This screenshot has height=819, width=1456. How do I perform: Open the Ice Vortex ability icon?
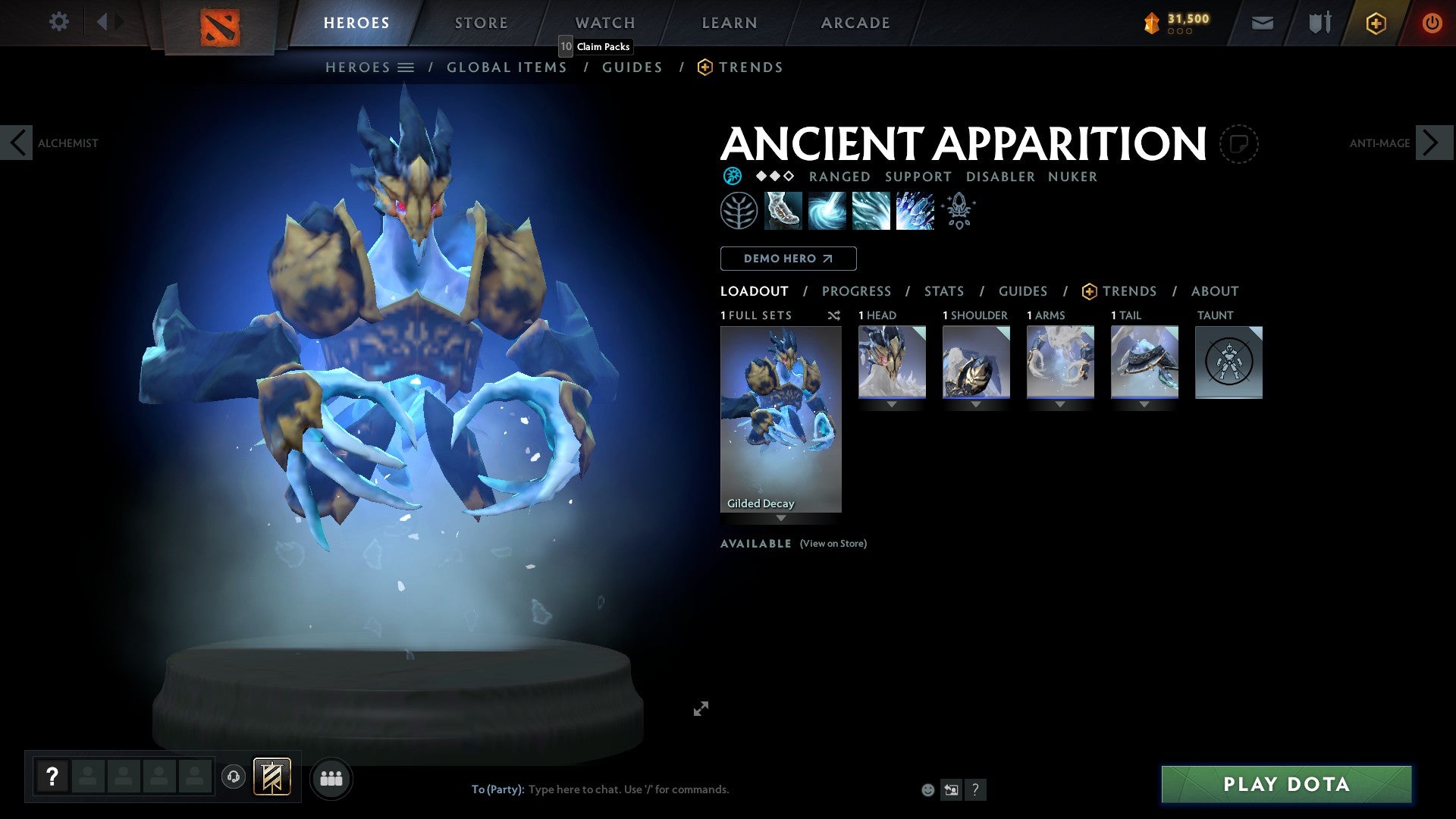[827, 210]
